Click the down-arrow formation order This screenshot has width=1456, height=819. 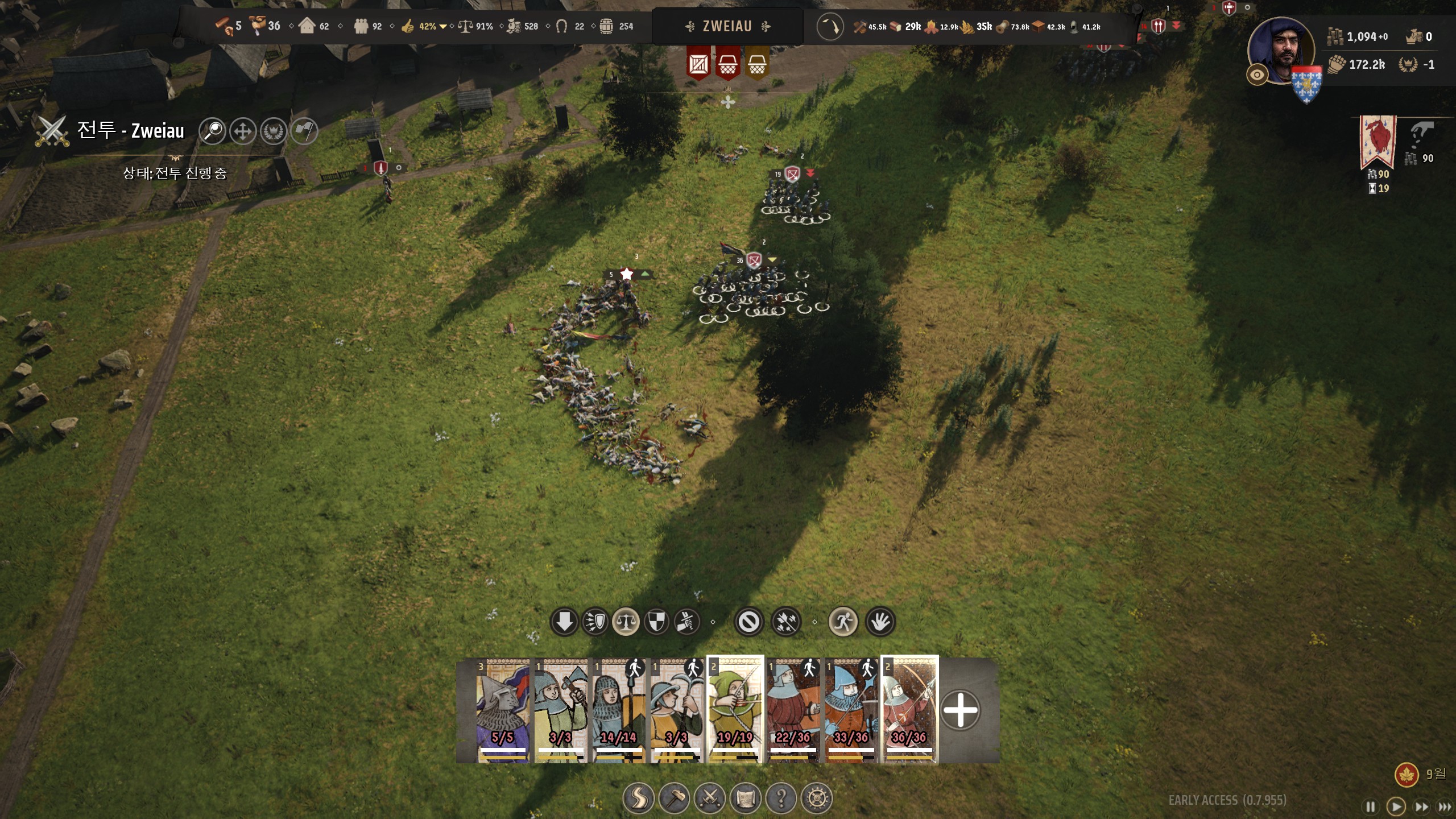point(564,622)
